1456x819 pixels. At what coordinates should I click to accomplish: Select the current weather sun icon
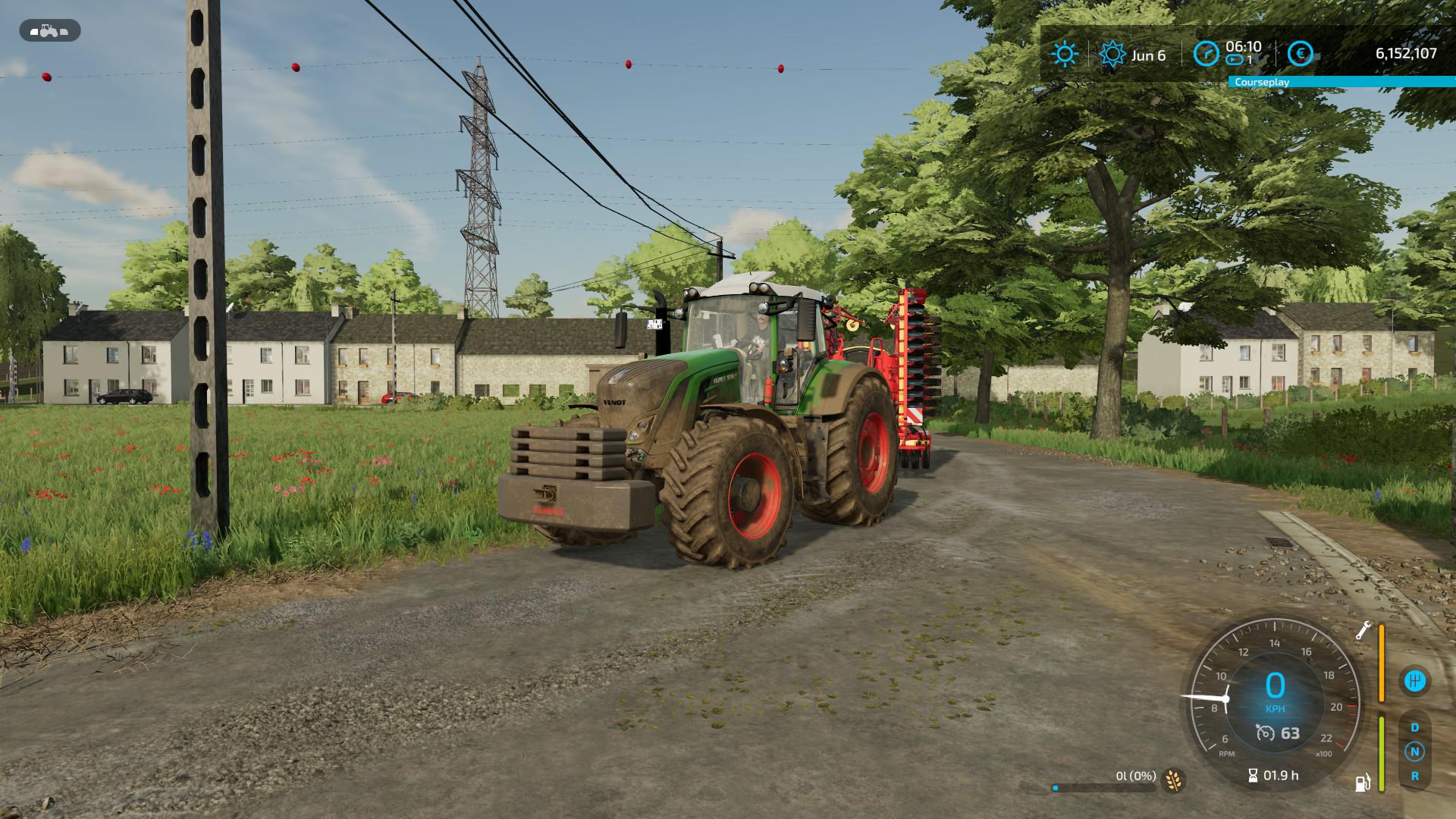(1065, 54)
